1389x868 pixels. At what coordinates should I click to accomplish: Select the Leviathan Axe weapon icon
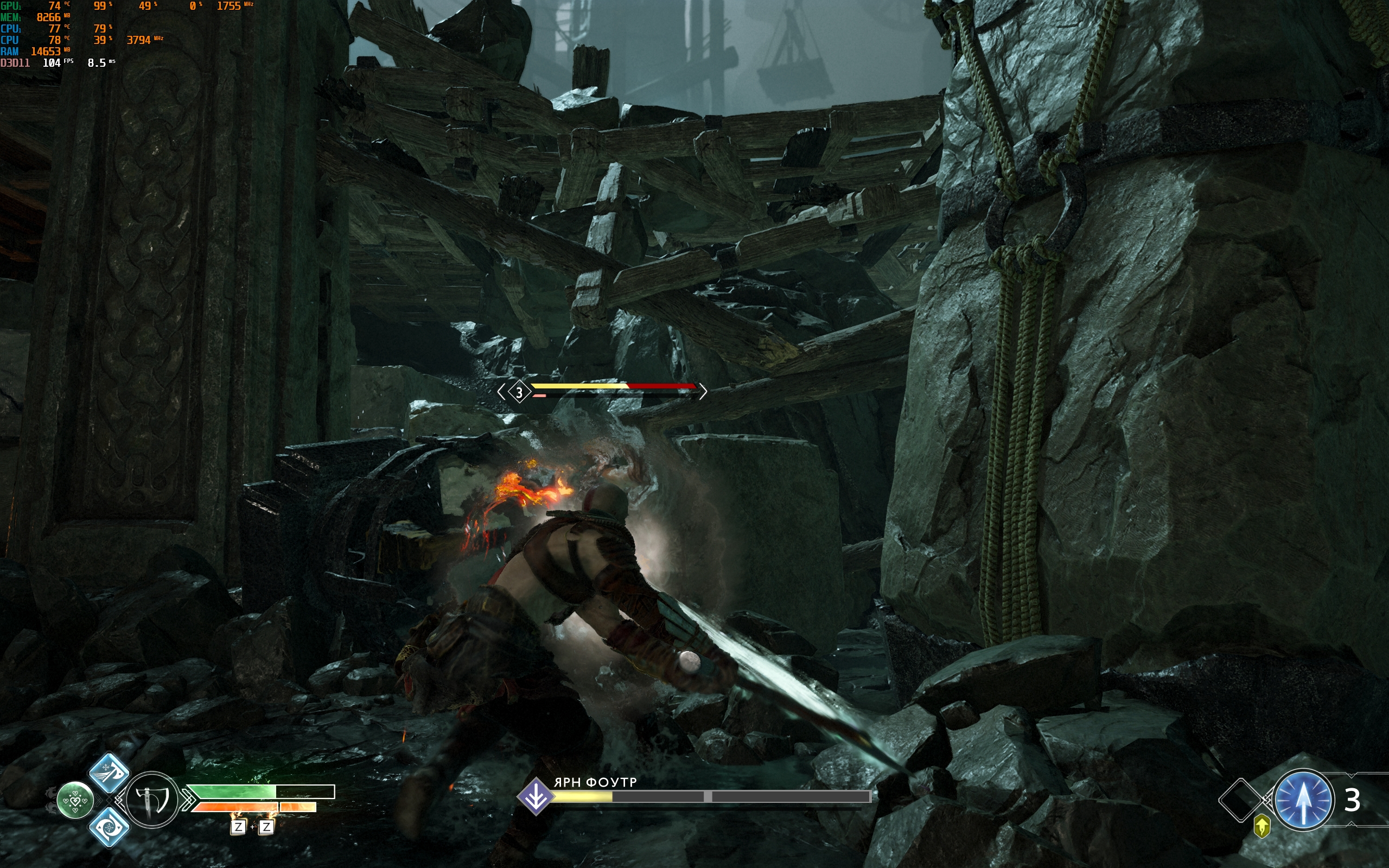point(151,800)
